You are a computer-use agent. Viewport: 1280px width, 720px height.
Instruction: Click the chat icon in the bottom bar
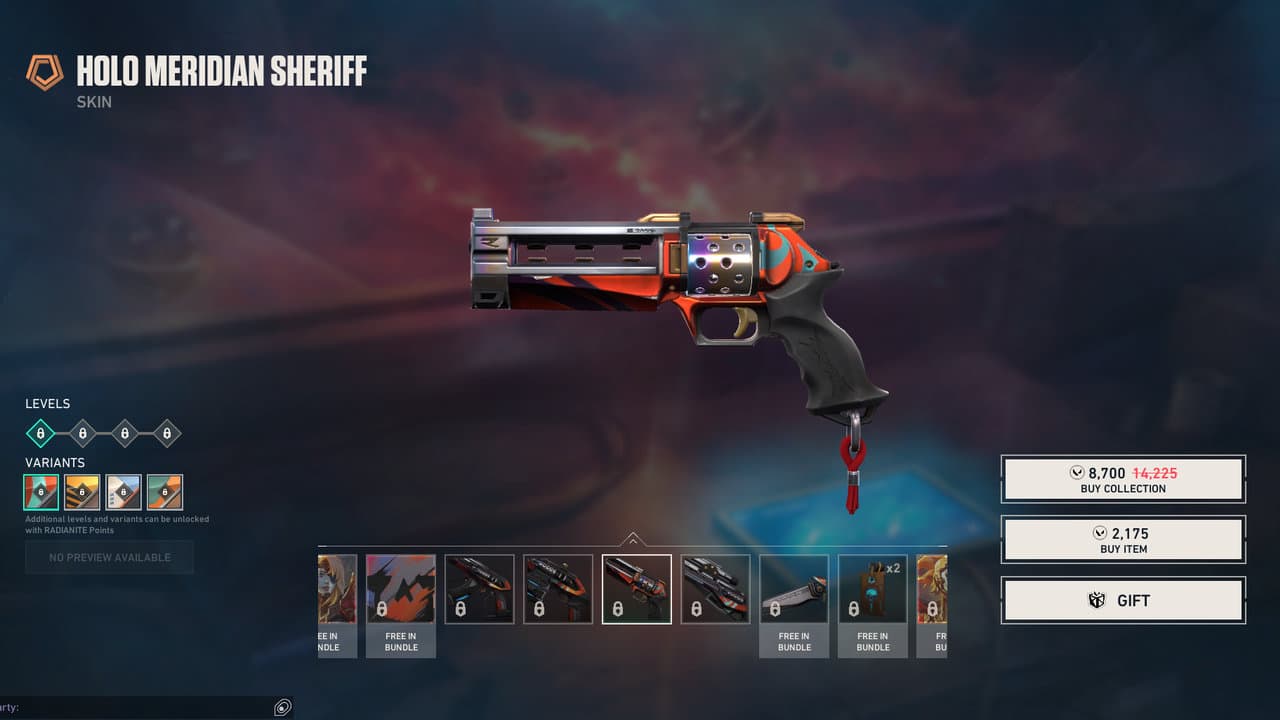tap(283, 707)
